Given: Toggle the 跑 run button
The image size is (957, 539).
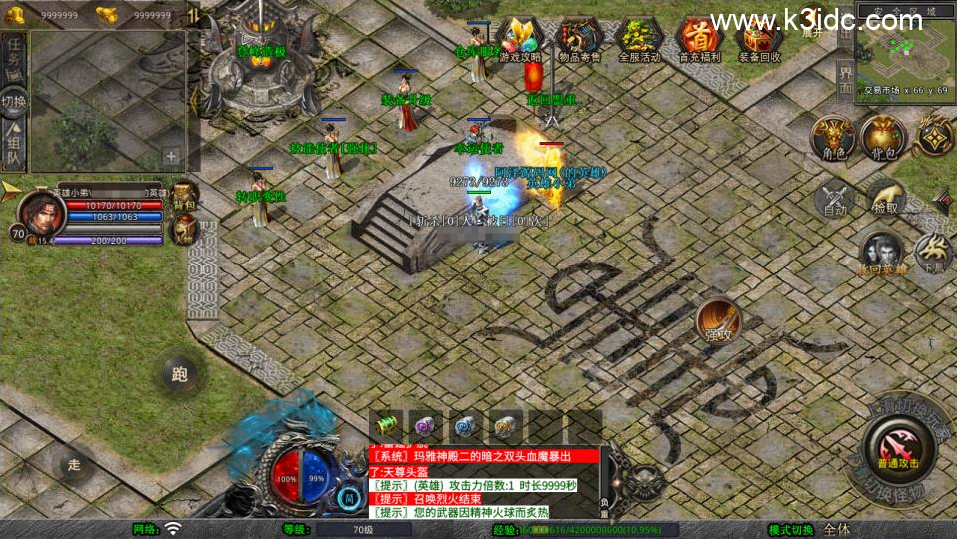Looking at the screenshot, I should tap(179, 375).
